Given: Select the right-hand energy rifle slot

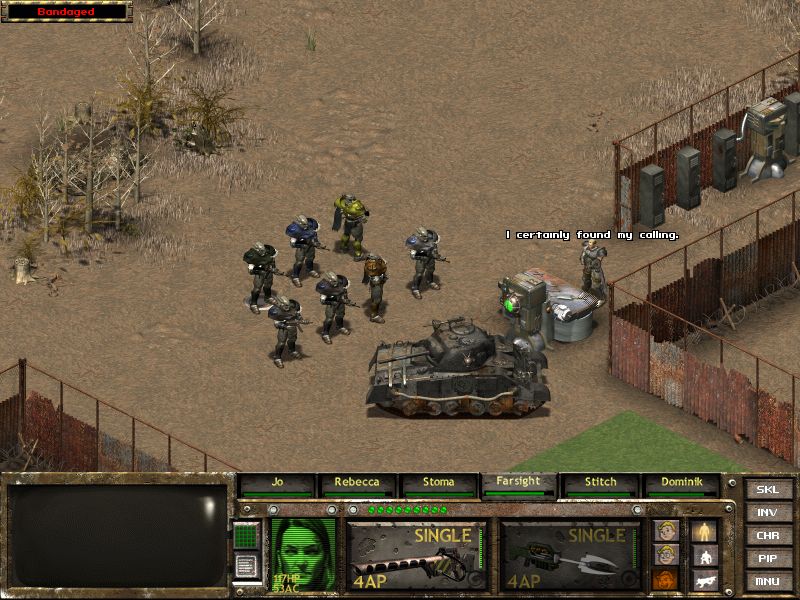Looking at the screenshot, I should click(x=570, y=555).
